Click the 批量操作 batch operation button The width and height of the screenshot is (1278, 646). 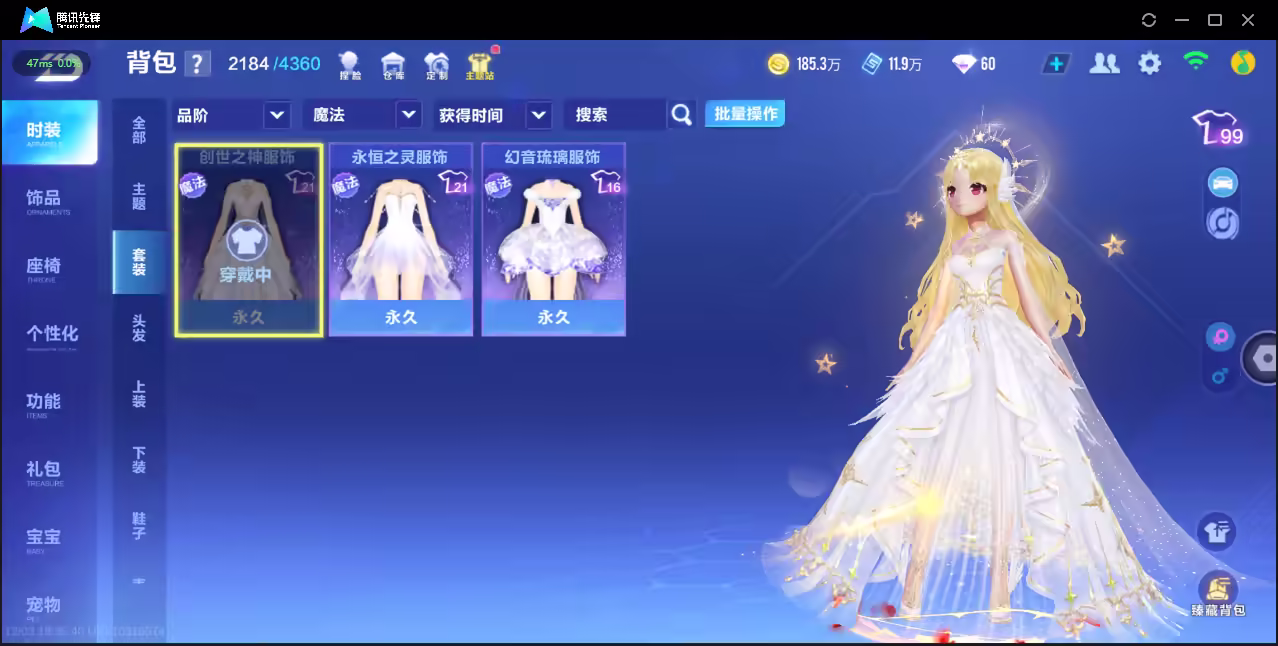pyautogui.click(x=745, y=114)
